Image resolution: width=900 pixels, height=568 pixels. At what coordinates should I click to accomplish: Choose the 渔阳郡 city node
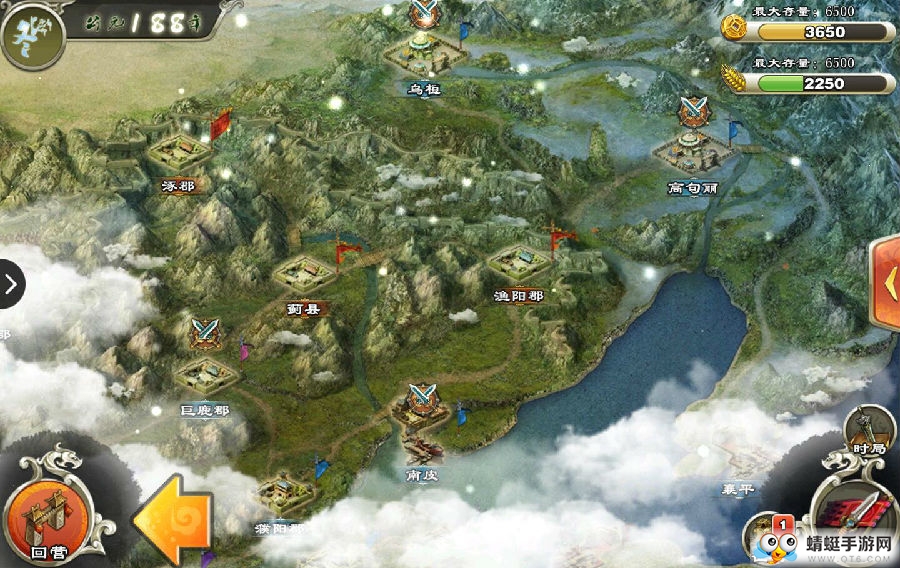click(519, 265)
